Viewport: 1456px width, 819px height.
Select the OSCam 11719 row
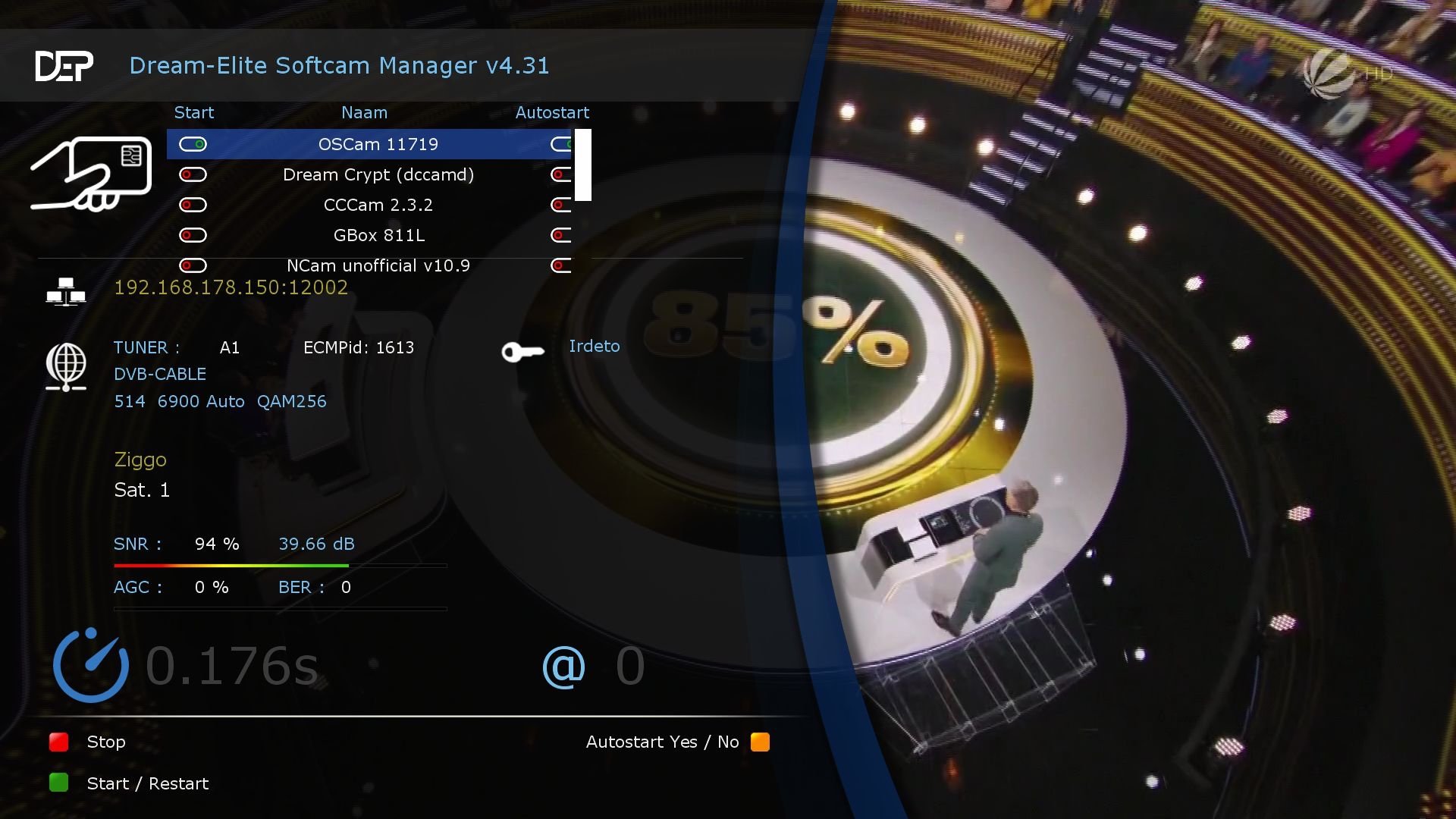point(378,144)
